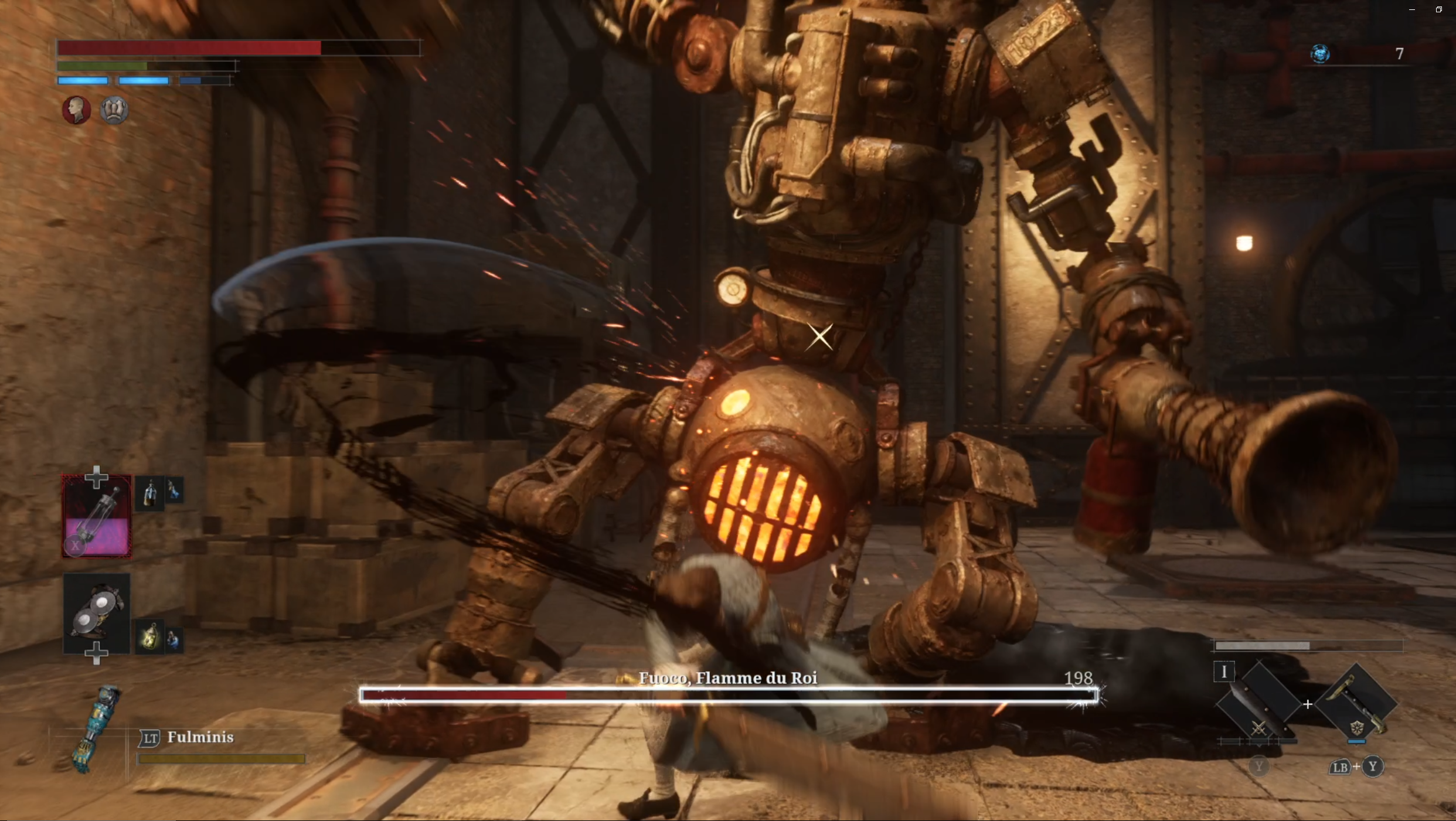Pick the bottle item beside the Pulse Cell

(x=150, y=493)
